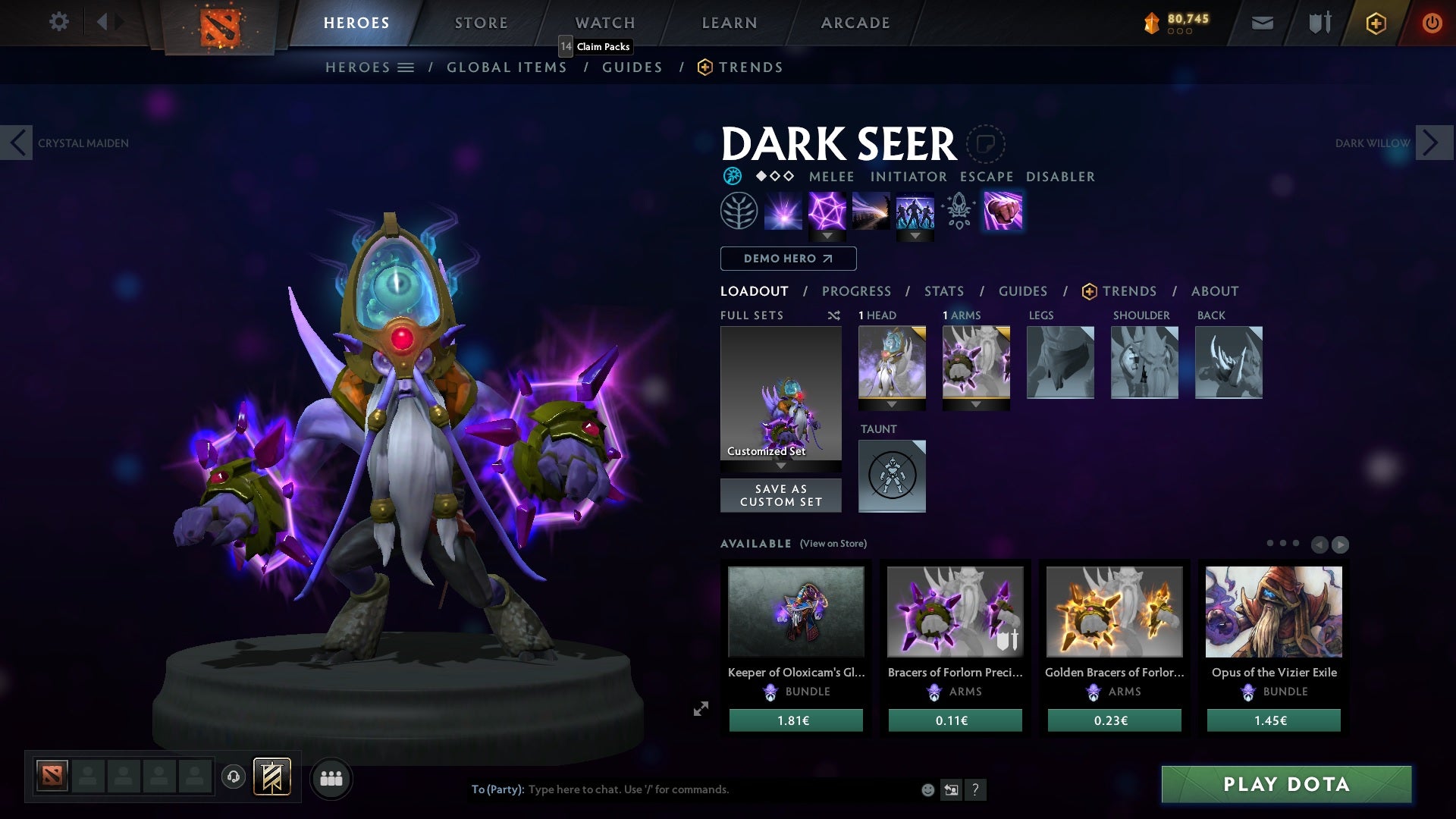The width and height of the screenshot is (1456, 819).
Task: Open the ARCADE menu
Action: coord(855,22)
